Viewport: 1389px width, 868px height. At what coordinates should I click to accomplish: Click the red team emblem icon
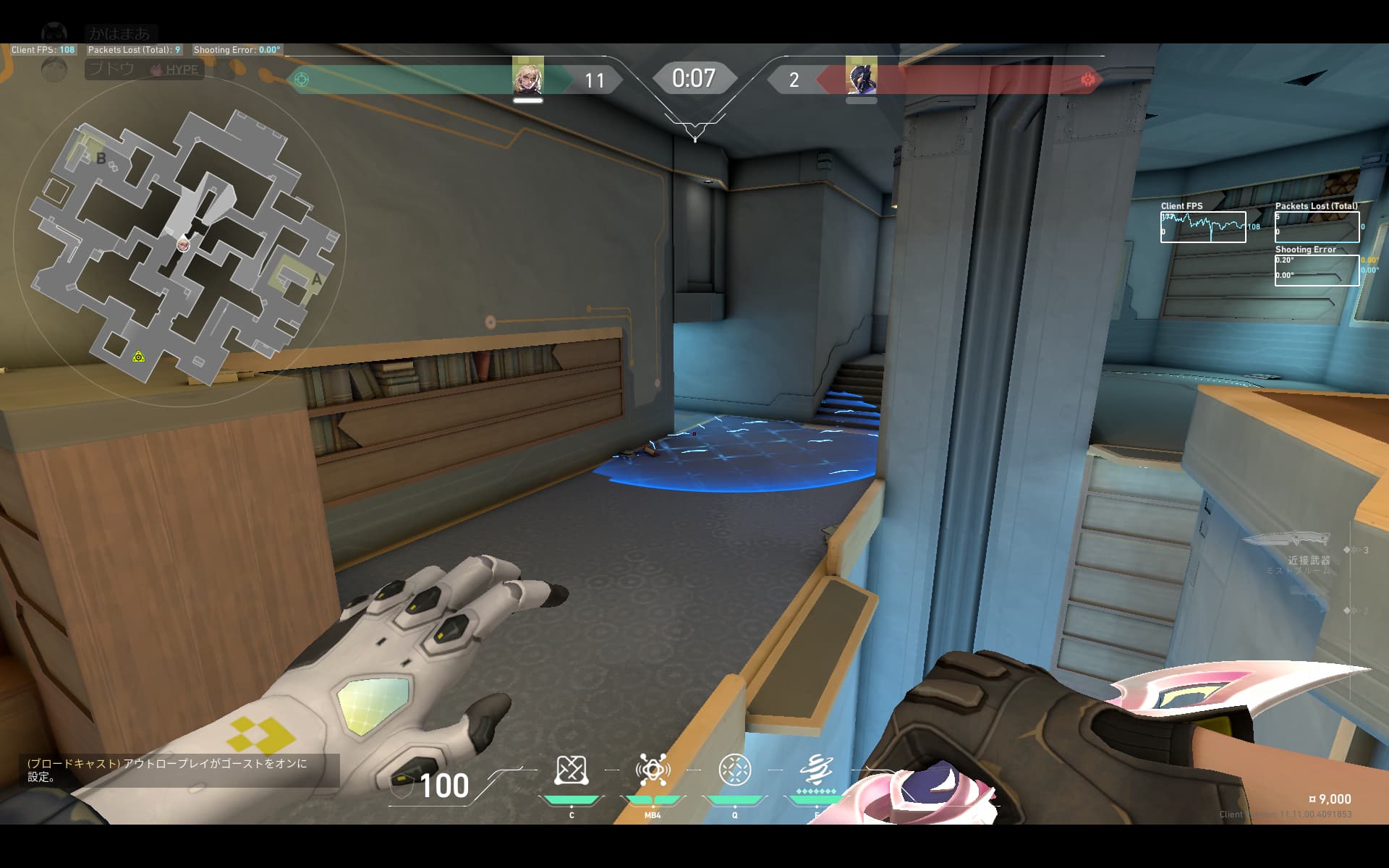pos(1087,80)
